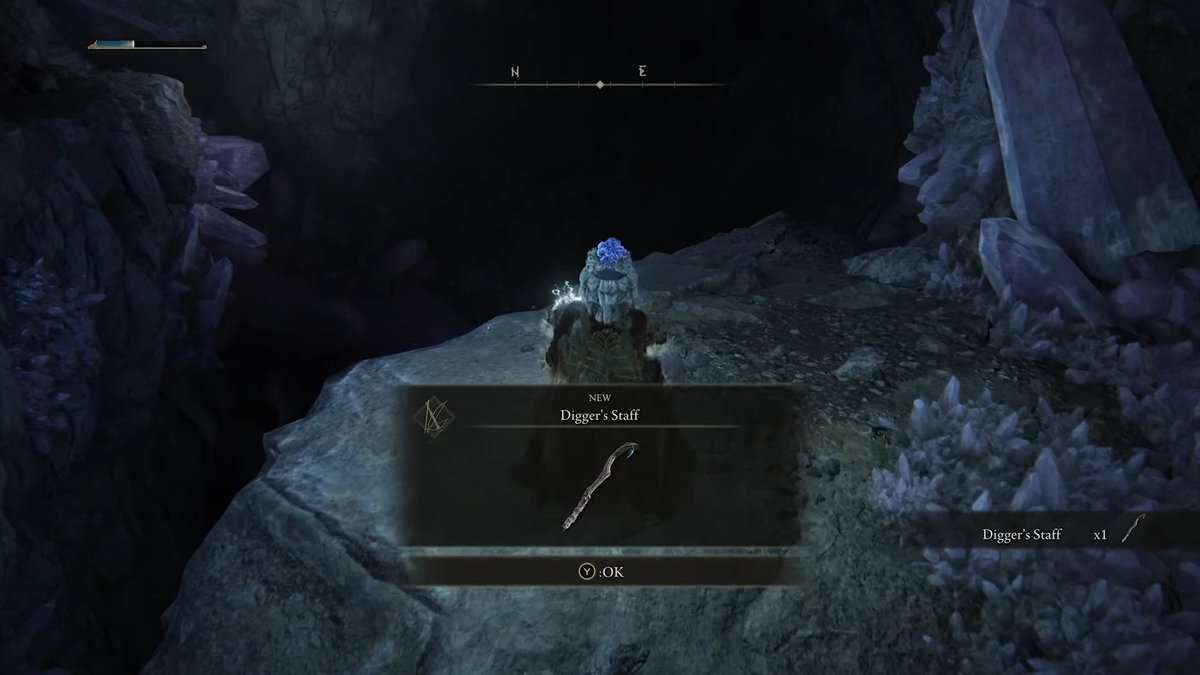Click the Digger's Staff pickup log entry

tap(1060, 533)
